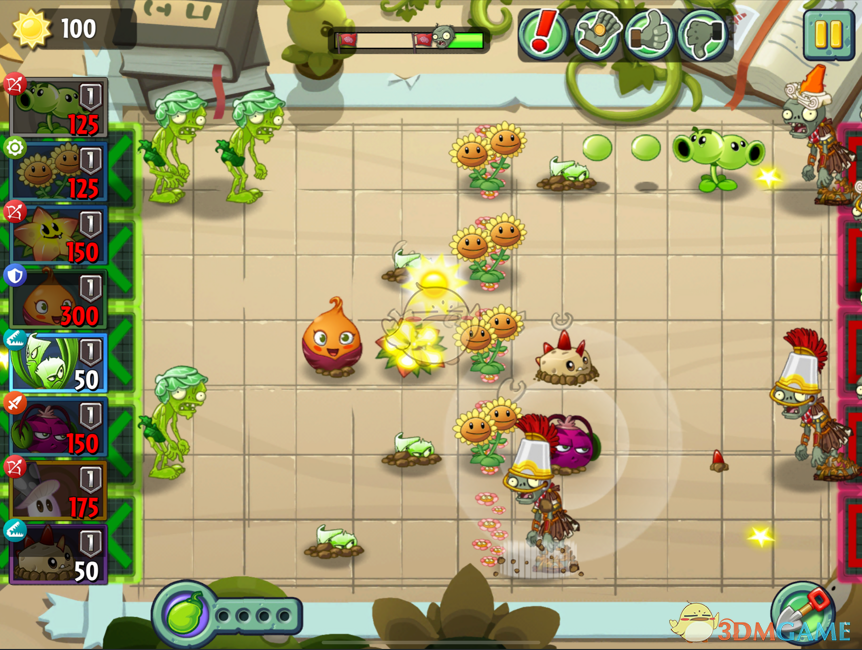Pick the two-headed peashooter seed packet
Viewport: 862px width, 650px height.
click(x=59, y=108)
